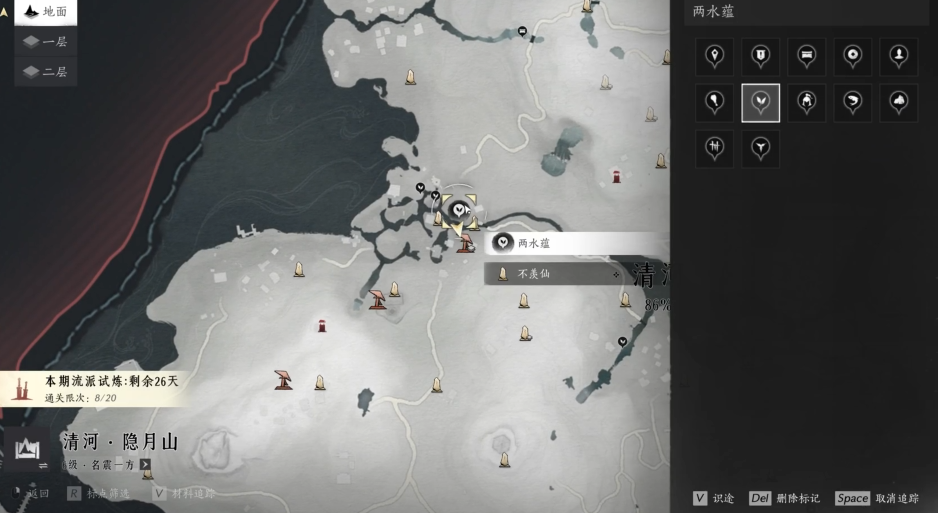Screen dimensions: 938x513
Task: Pick the shield marker icon in the marker grid
Action: tap(760, 57)
